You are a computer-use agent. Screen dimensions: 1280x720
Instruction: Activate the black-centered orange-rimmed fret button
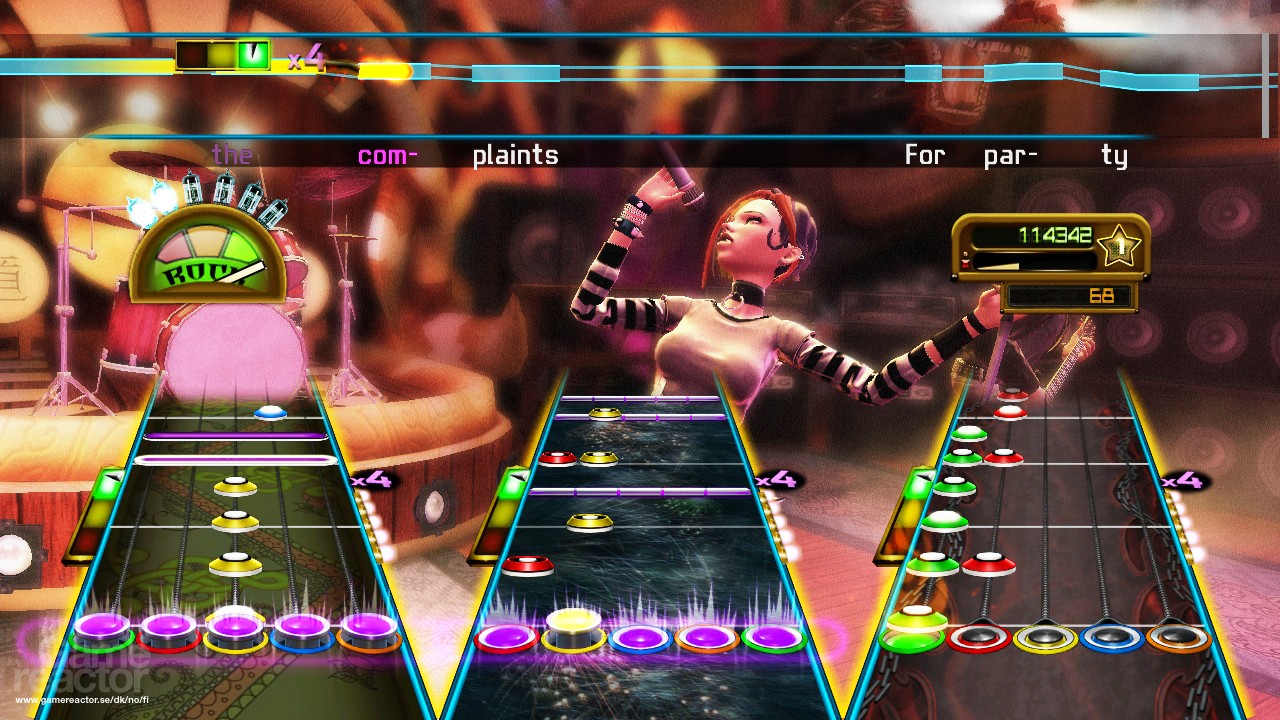1177,636
